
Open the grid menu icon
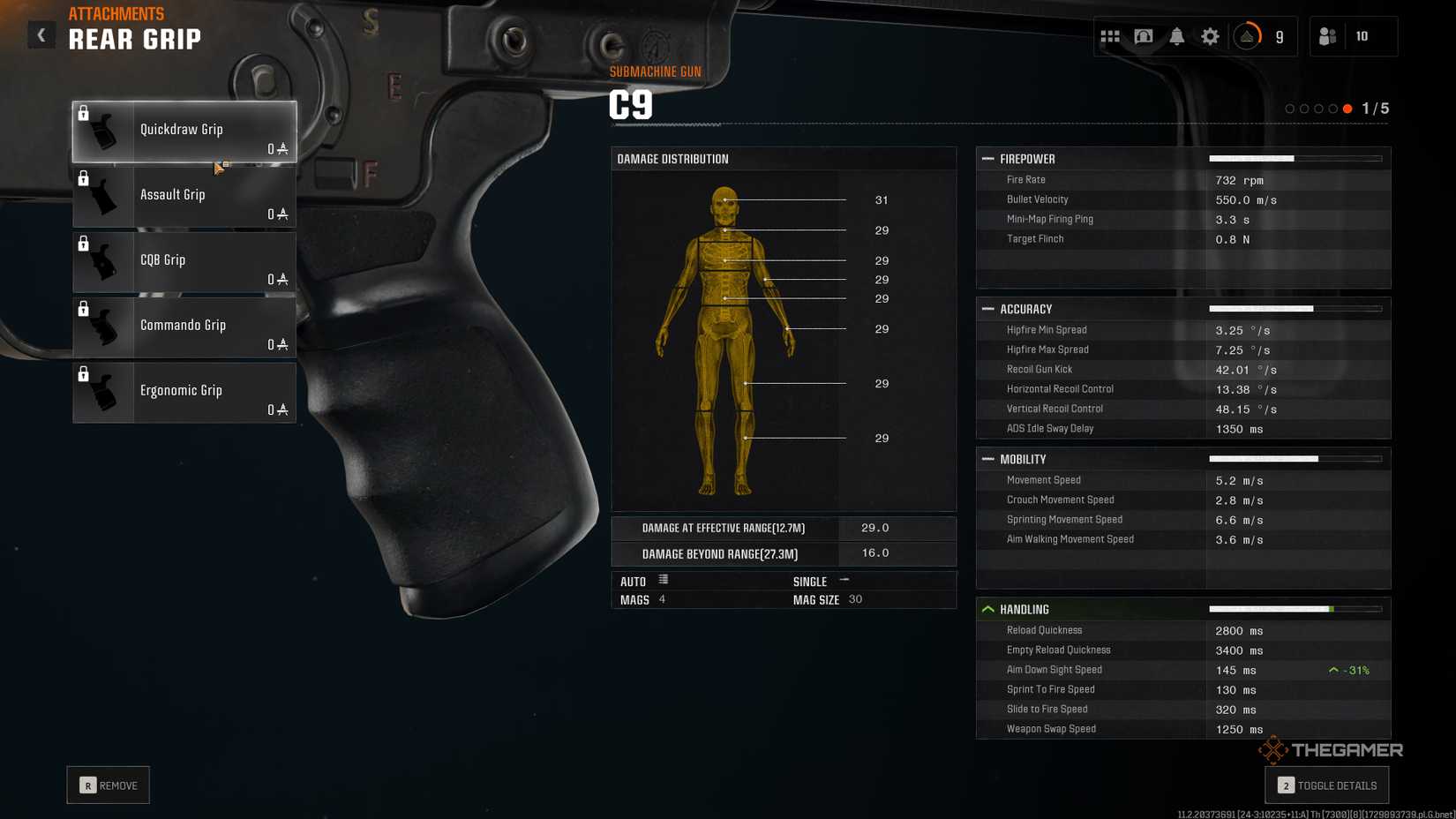(1110, 36)
